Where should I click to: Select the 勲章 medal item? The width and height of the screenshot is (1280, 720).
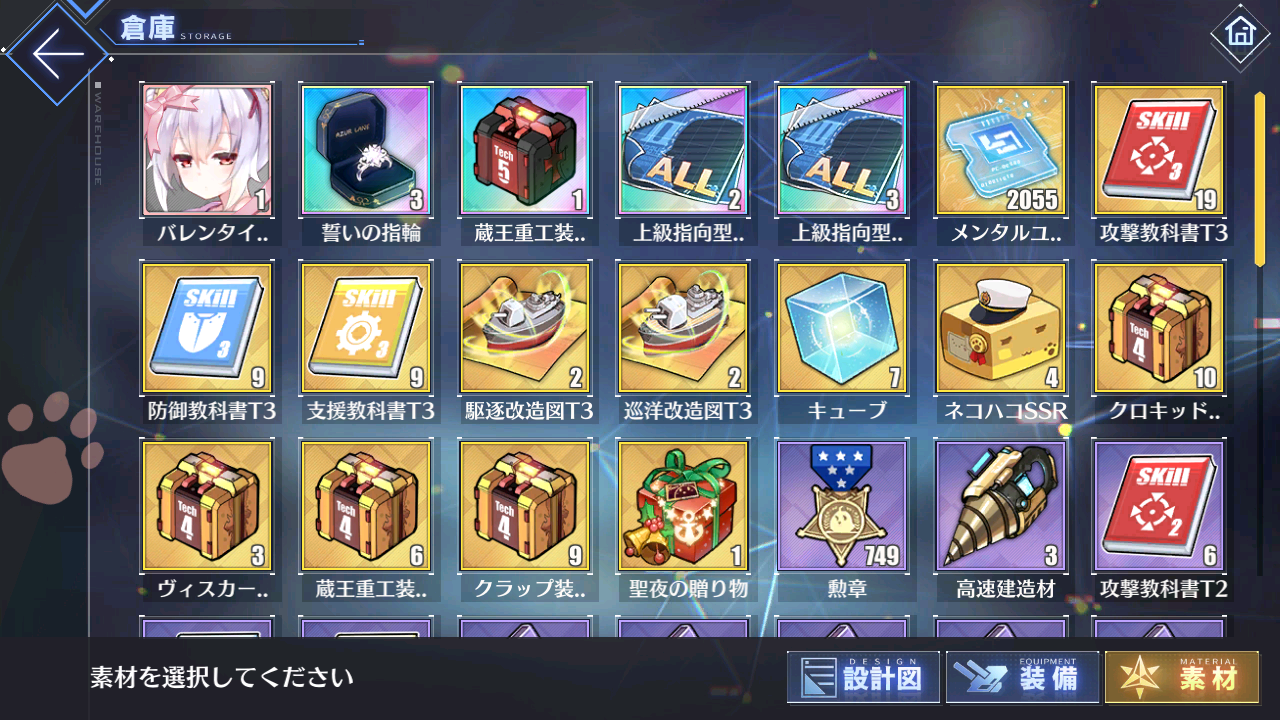pos(842,506)
